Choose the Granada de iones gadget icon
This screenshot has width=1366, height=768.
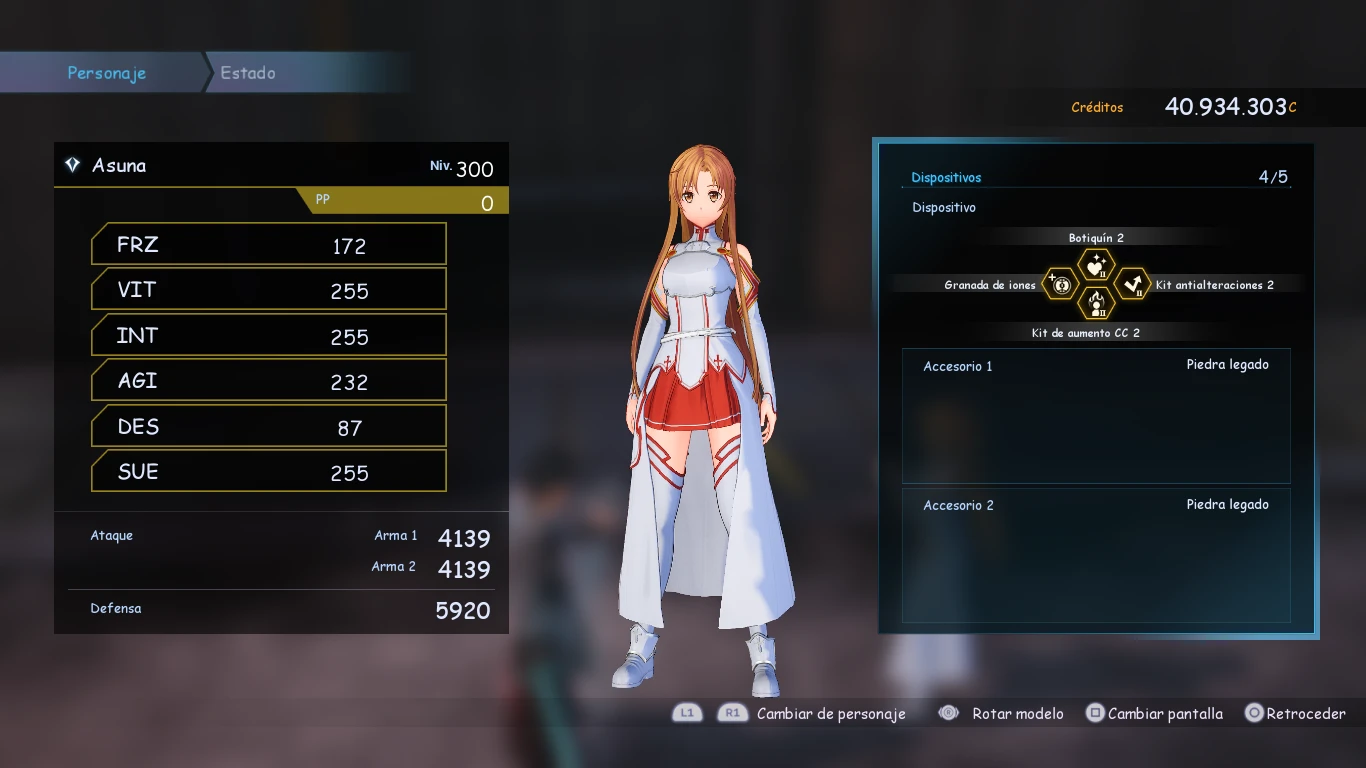click(1061, 285)
